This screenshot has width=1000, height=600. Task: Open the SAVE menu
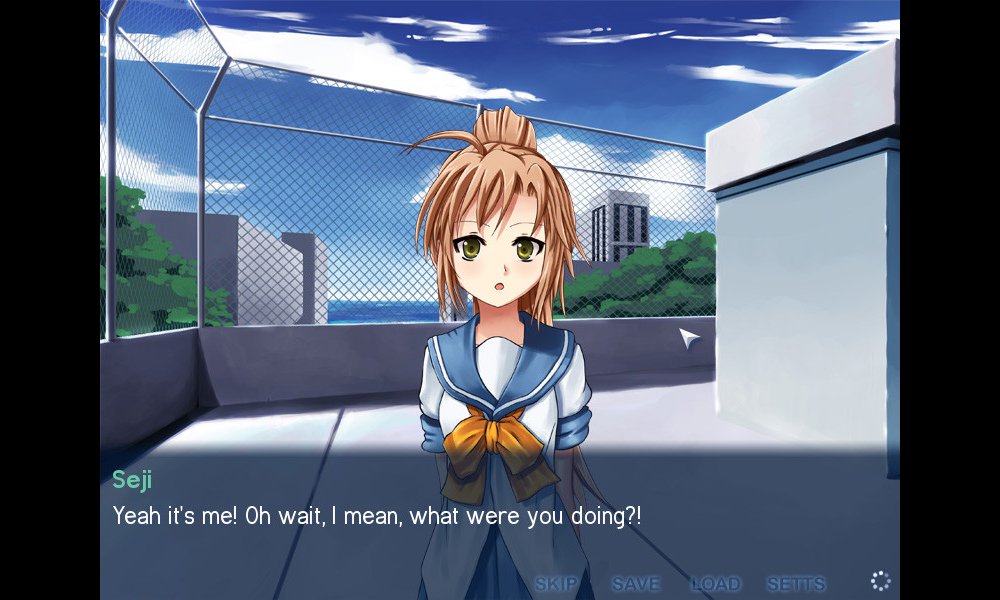pos(636,584)
